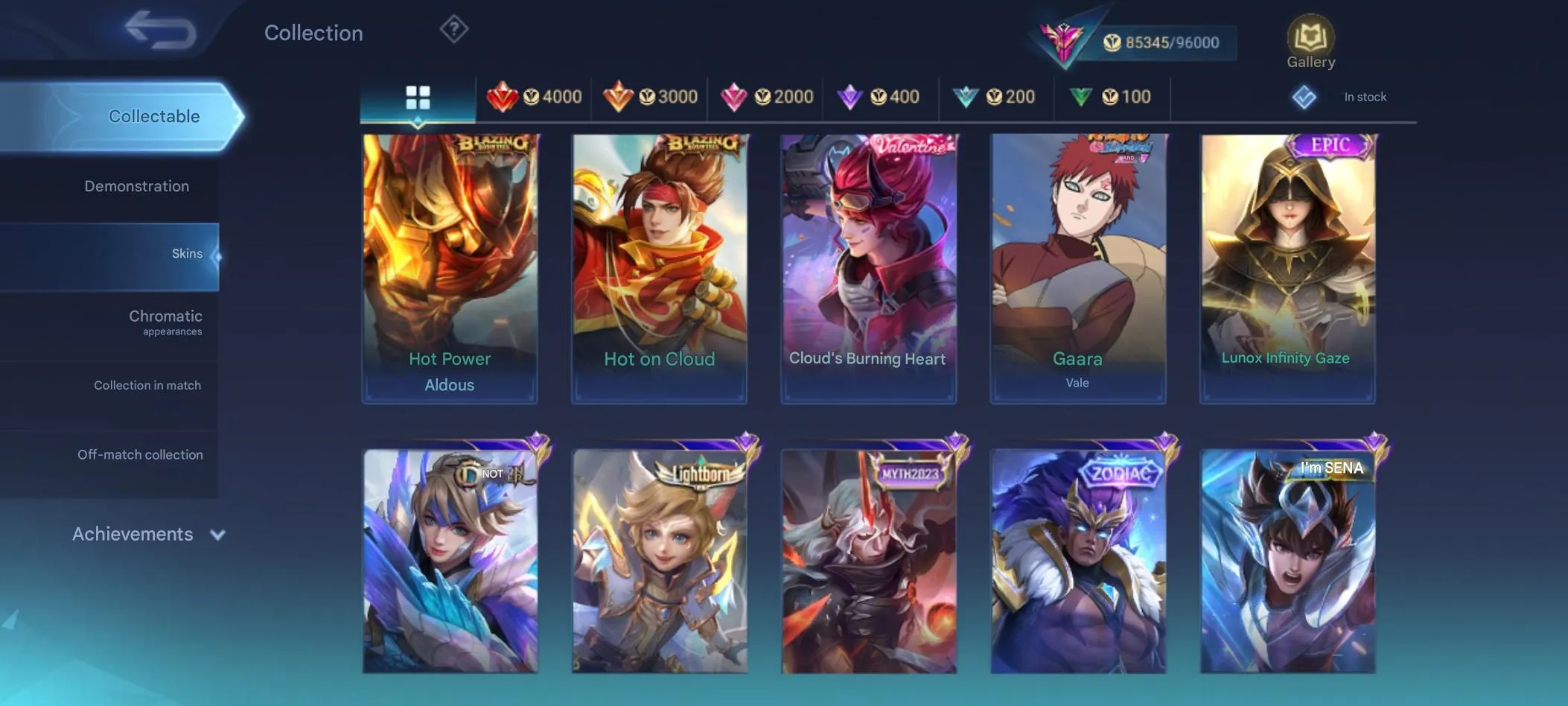Screen dimensions: 1568x706
Task: Toggle the purple 400 tier filter
Action: pyautogui.click(x=881, y=96)
